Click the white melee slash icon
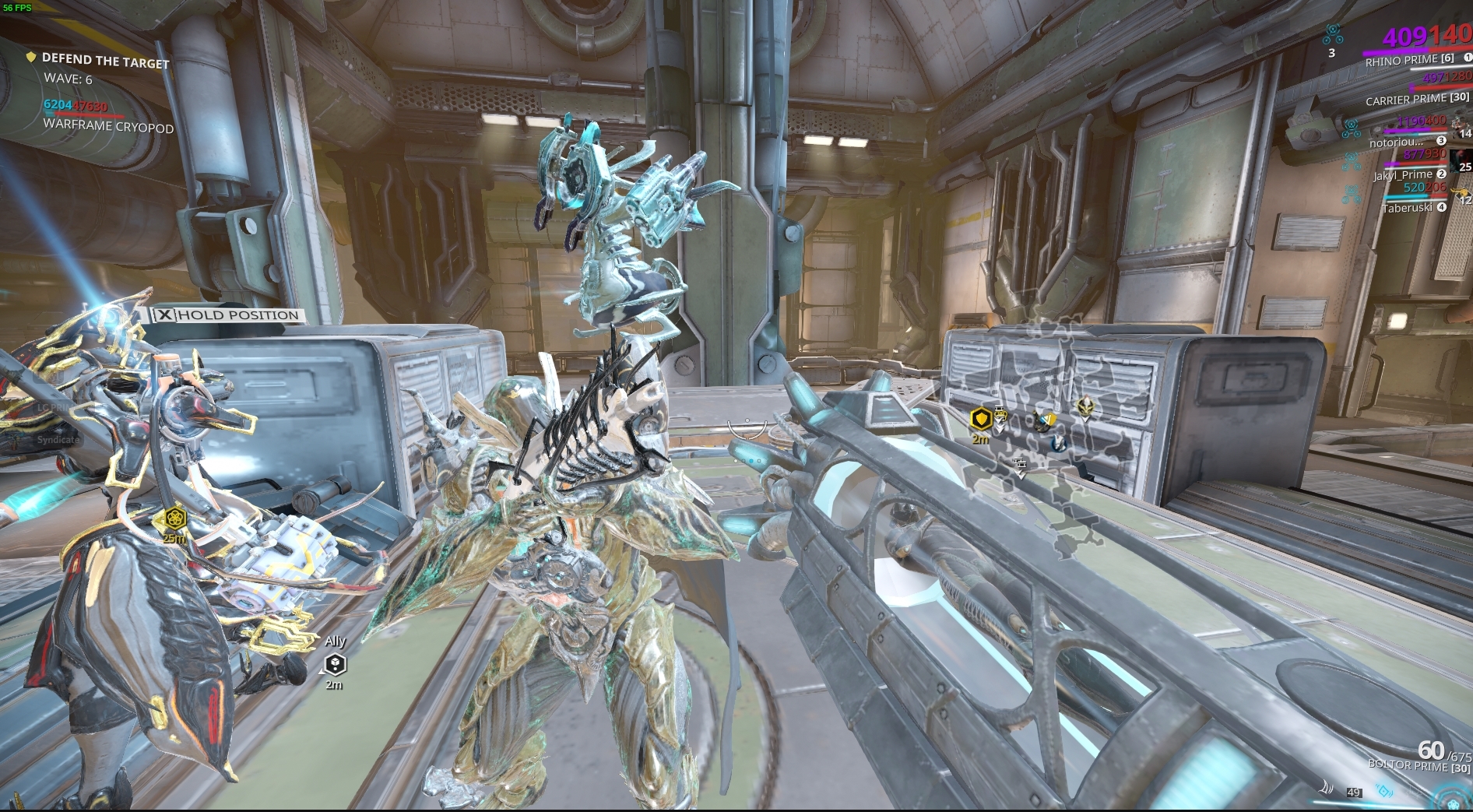Viewport: 1473px width, 812px height. point(1326,788)
